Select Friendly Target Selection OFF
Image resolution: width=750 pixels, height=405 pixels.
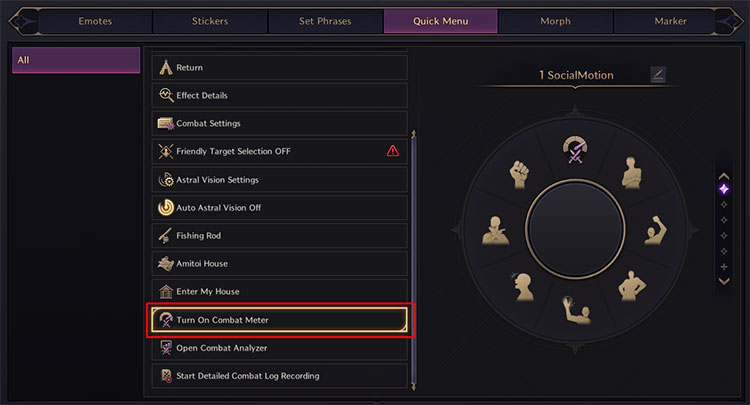(279, 152)
